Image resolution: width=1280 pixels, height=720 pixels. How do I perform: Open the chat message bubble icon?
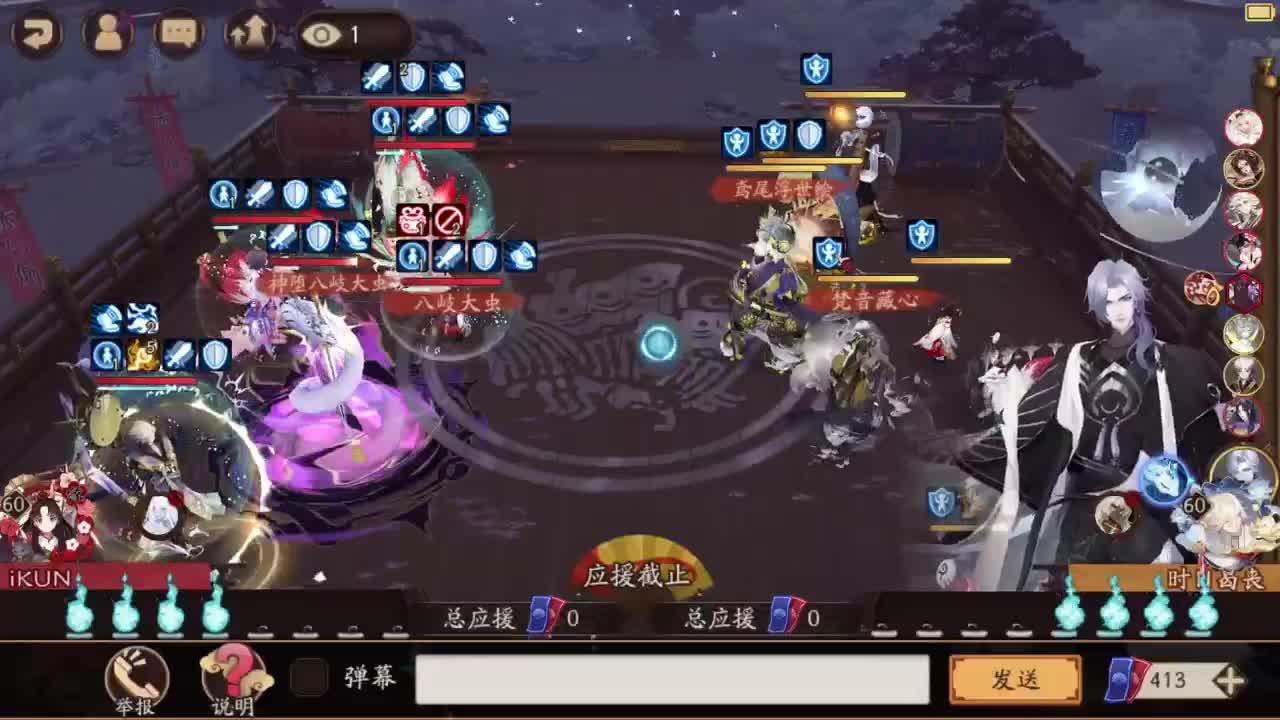177,31
